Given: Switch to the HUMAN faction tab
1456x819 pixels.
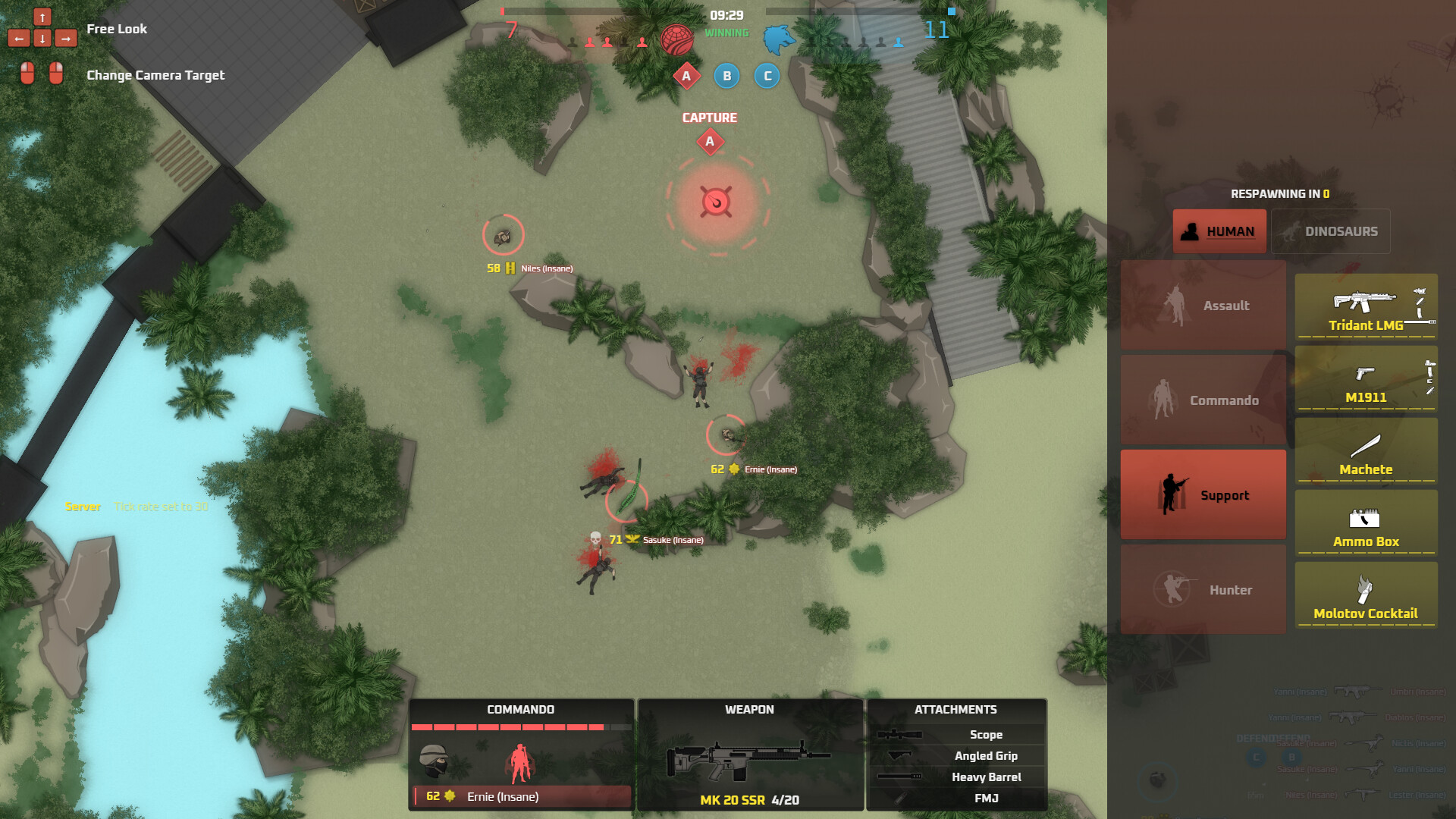Looking at the screenshot, I should [x=1219, y=231].
